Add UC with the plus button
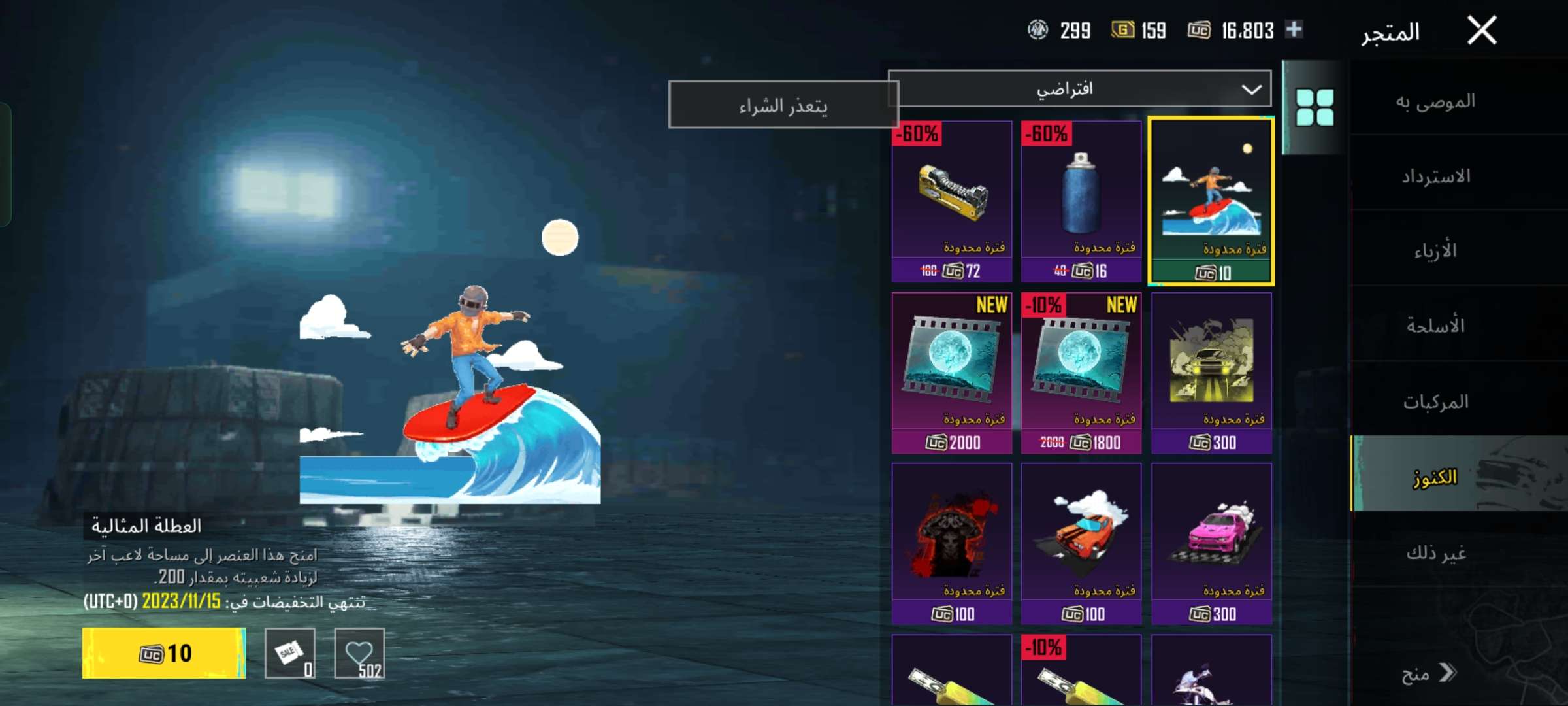The image size is (1568, 706). click(x=1294, y=29)
